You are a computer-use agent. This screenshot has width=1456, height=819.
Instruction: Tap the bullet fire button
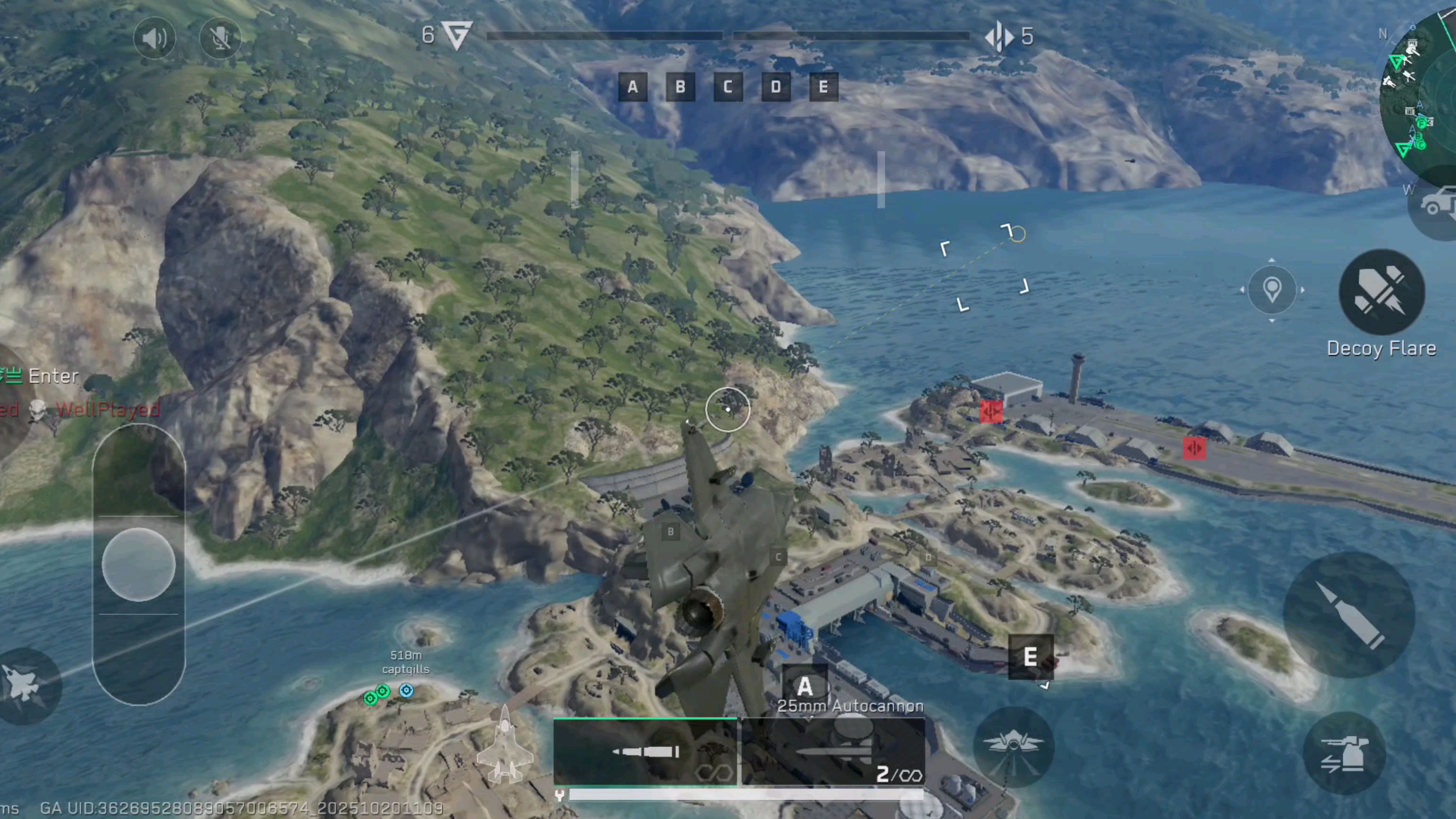[x=1348, y=615]
